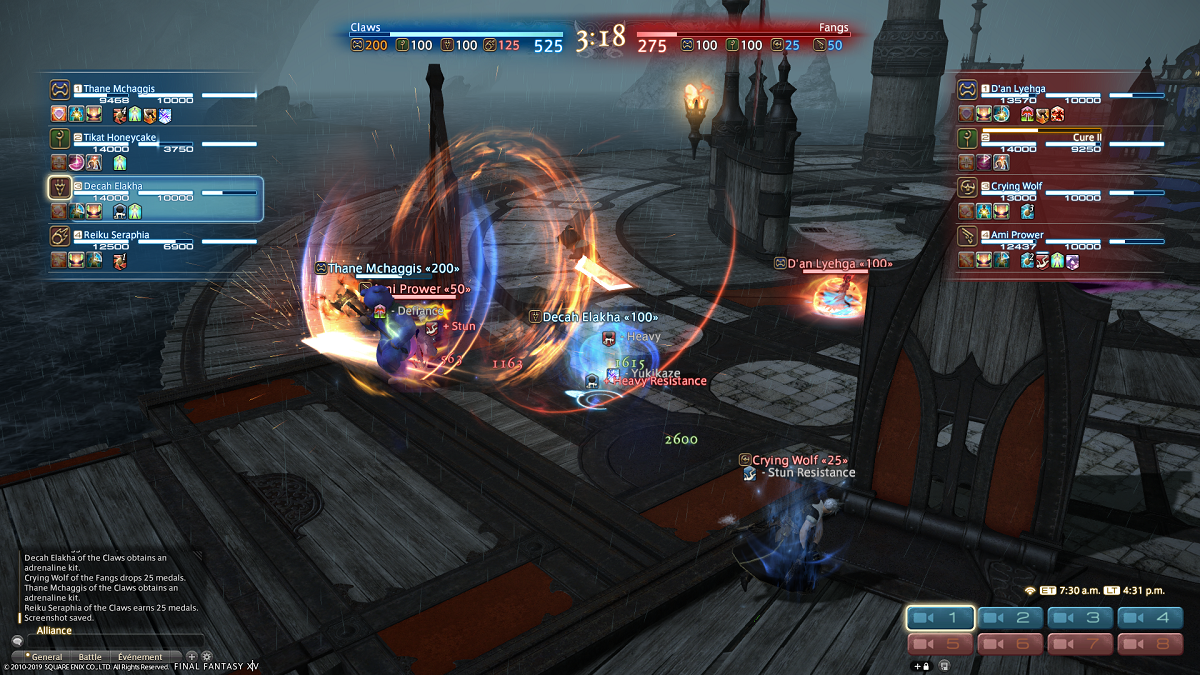Switch to camera 2

point(1010,618)
